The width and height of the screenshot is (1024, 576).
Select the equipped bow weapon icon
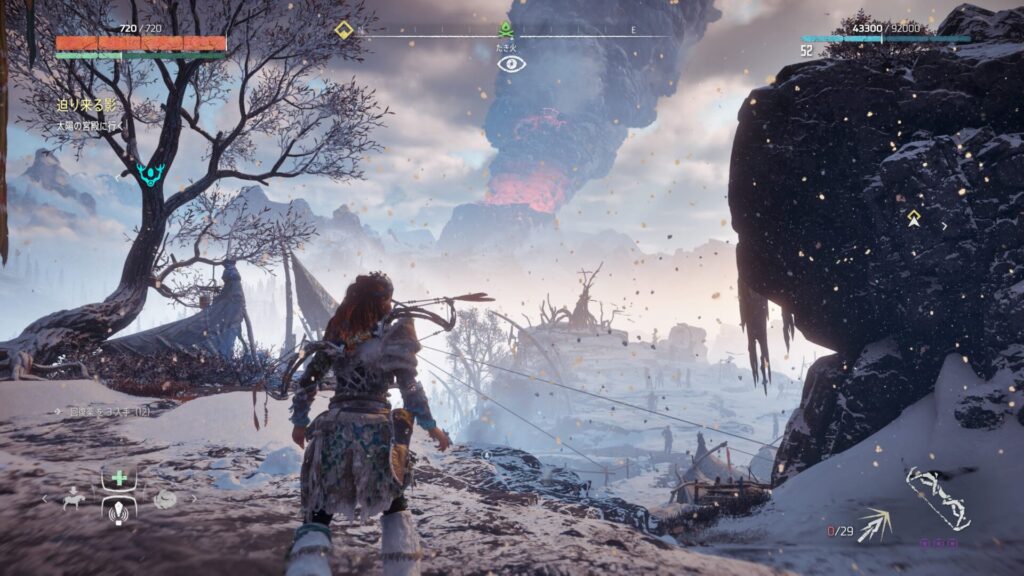(x=937, y=497)
